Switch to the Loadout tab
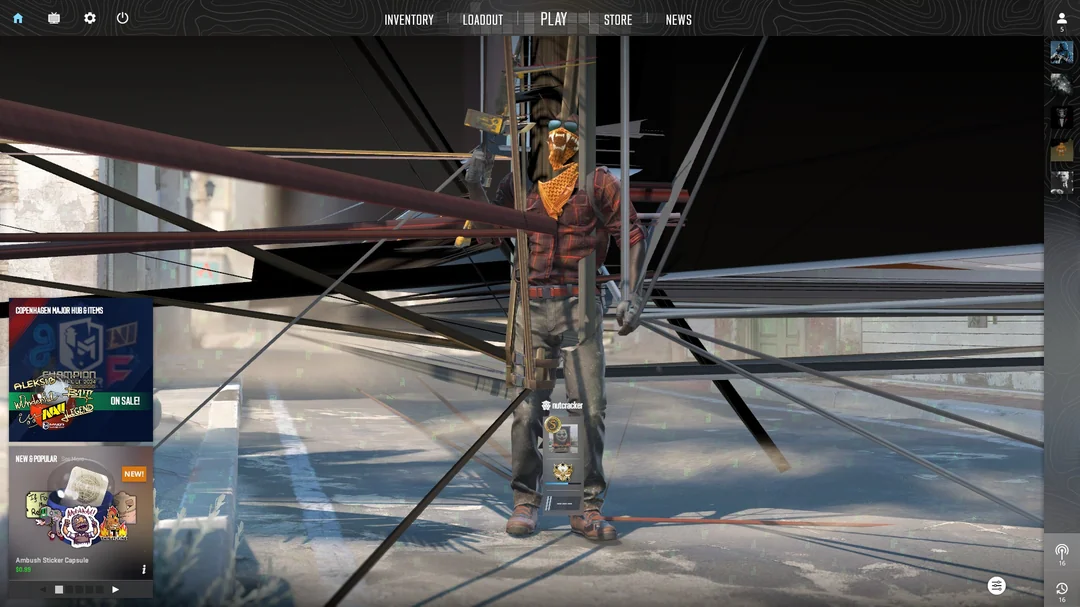The width and height of the screenshot is (1080, 607). point(483,20)
